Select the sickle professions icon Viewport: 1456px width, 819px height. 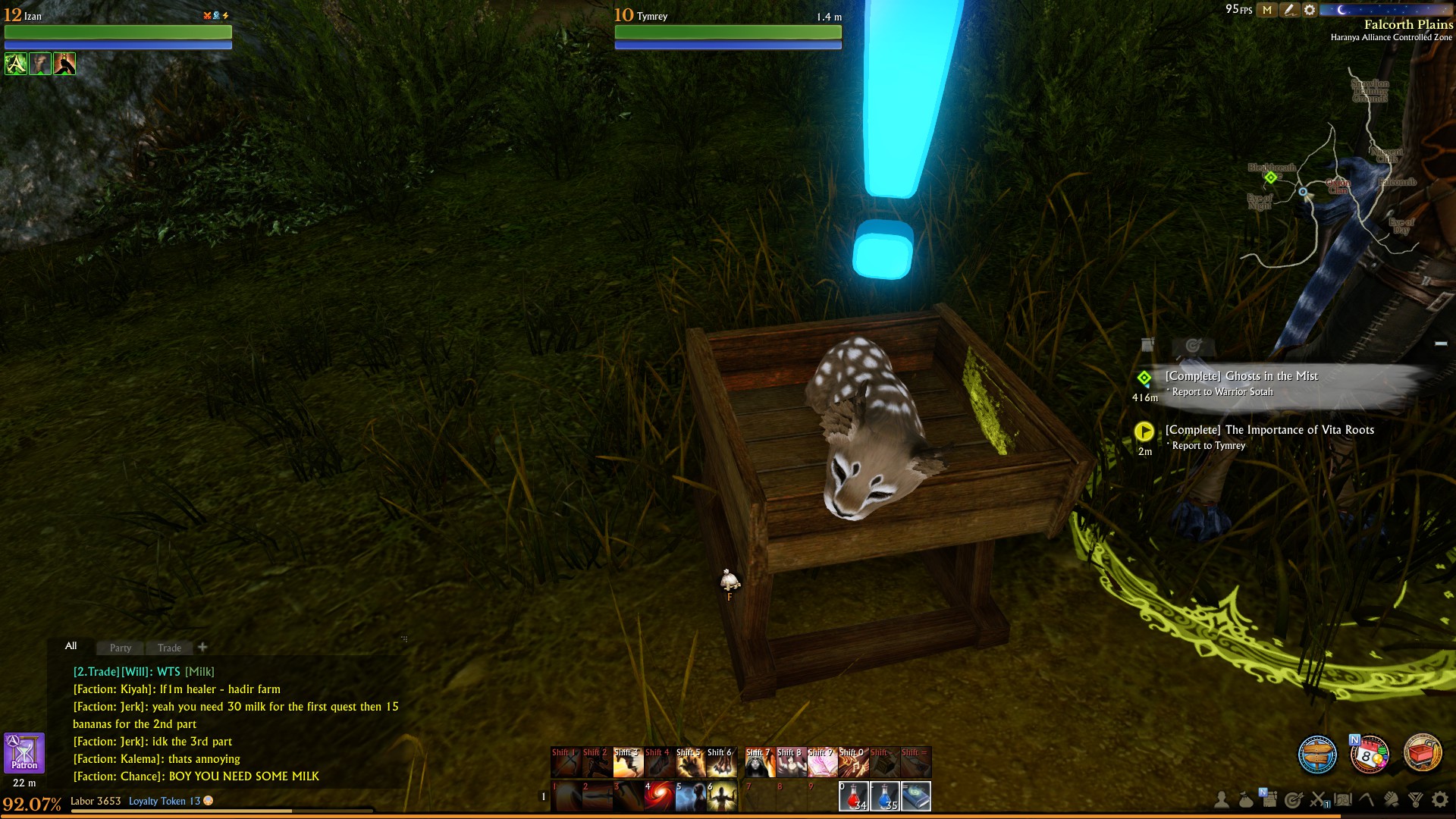1365,799
